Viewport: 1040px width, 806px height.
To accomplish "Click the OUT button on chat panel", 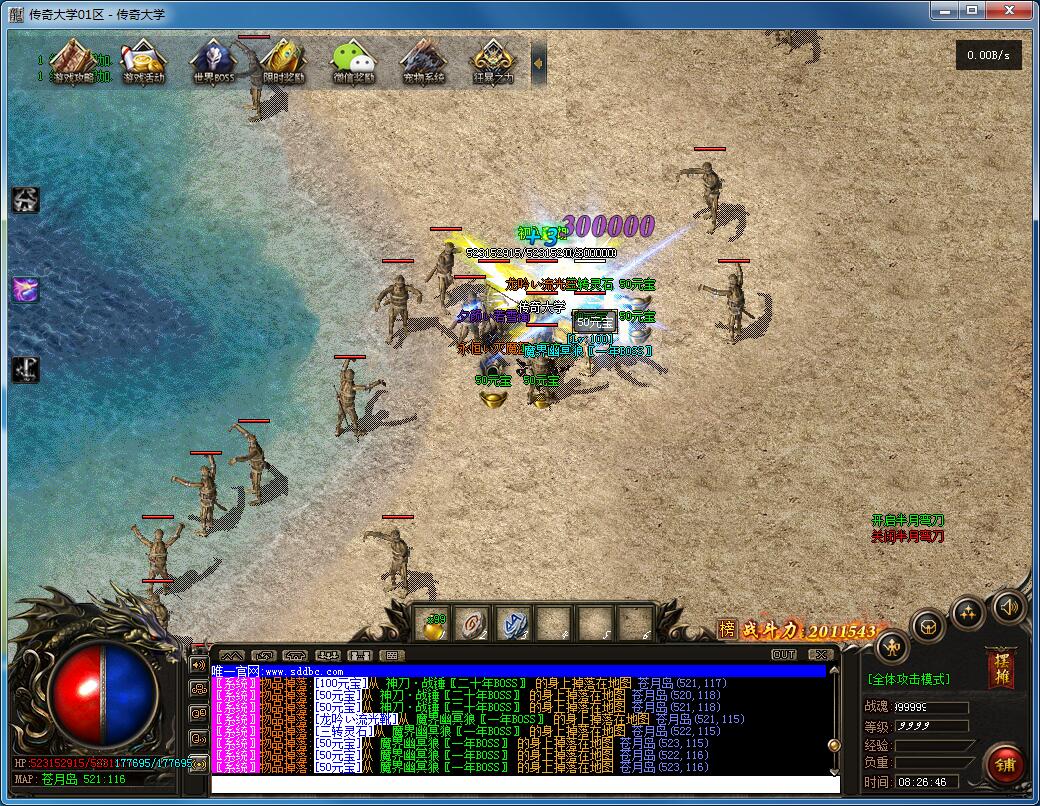I will (784, 655).
